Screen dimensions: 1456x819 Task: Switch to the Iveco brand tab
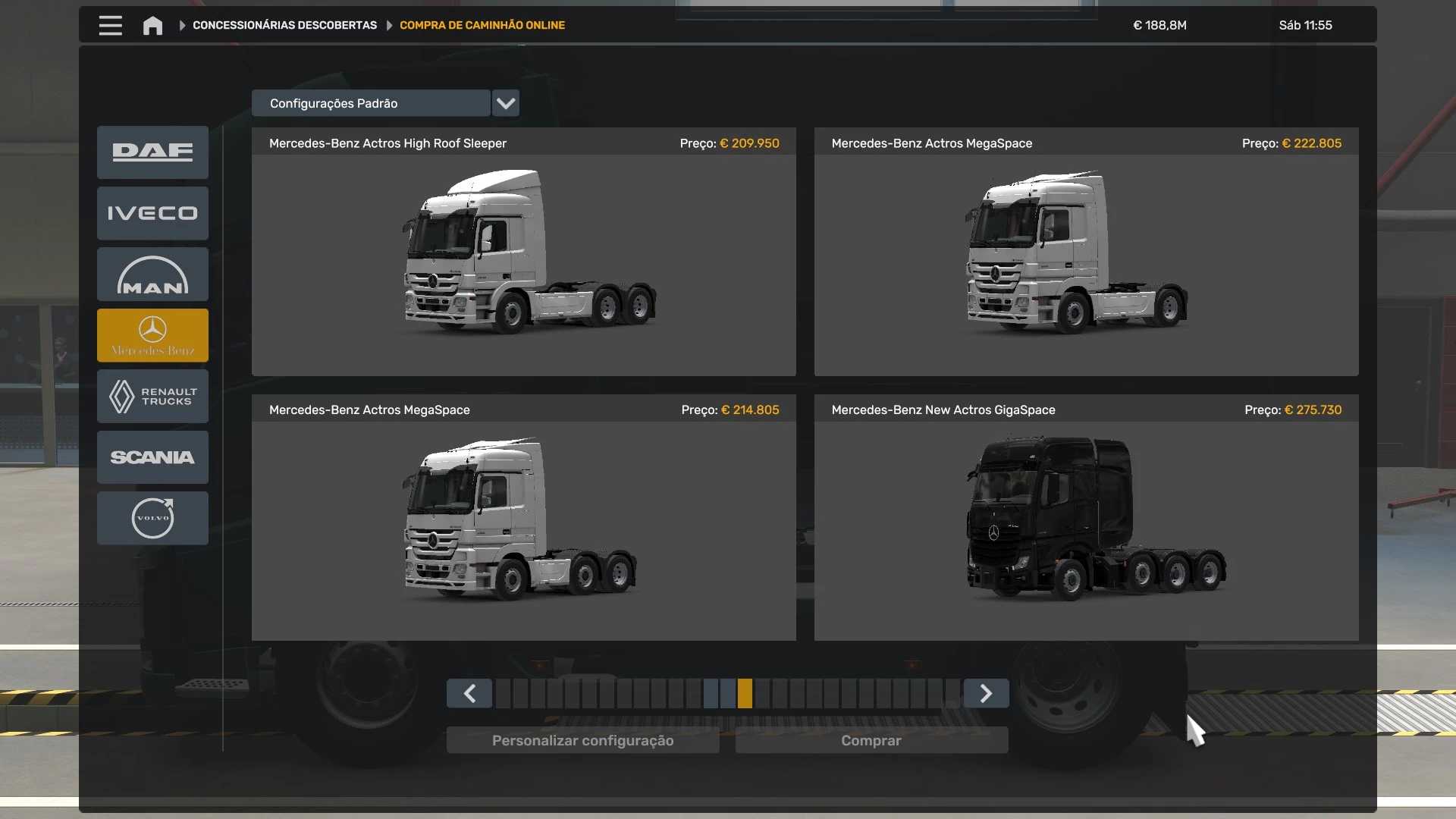[x=152, y=213]
